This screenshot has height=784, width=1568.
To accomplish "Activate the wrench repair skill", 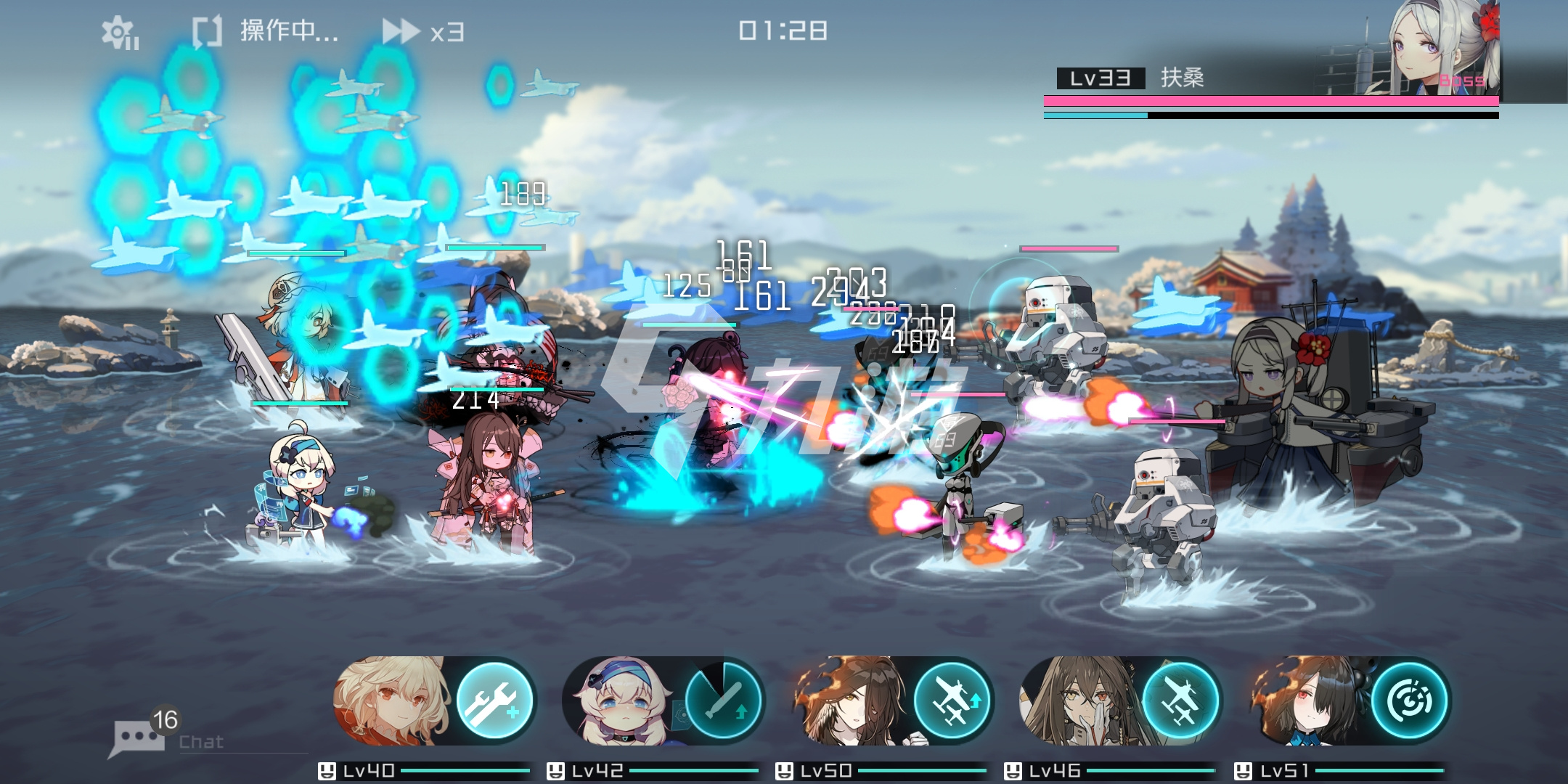I will point(494,700).
